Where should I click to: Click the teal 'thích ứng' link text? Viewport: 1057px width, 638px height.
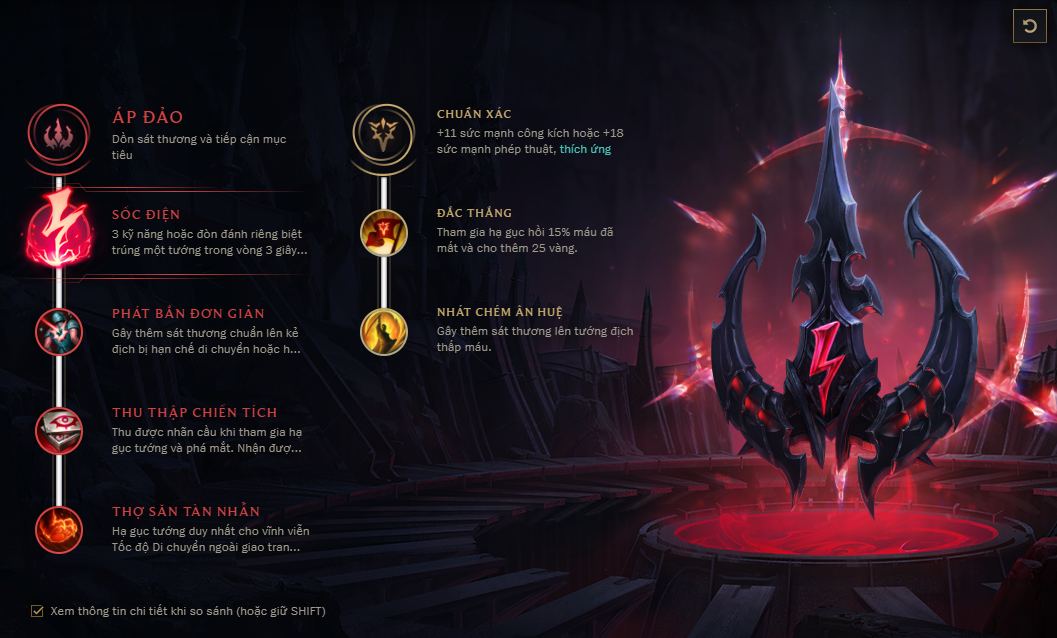(x=585, y=149)
